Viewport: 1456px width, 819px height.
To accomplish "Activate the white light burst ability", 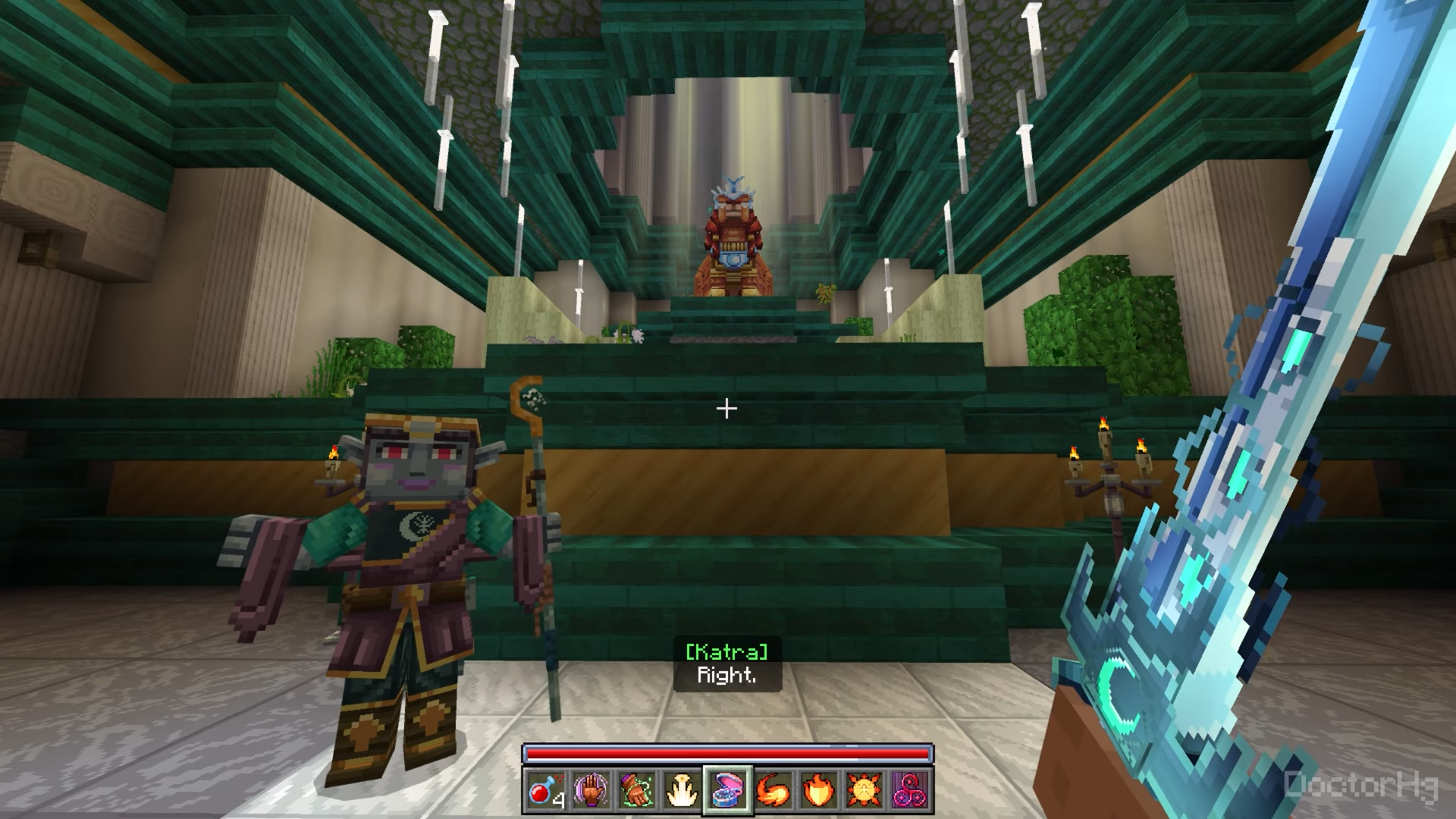I will tap(682, 790).
